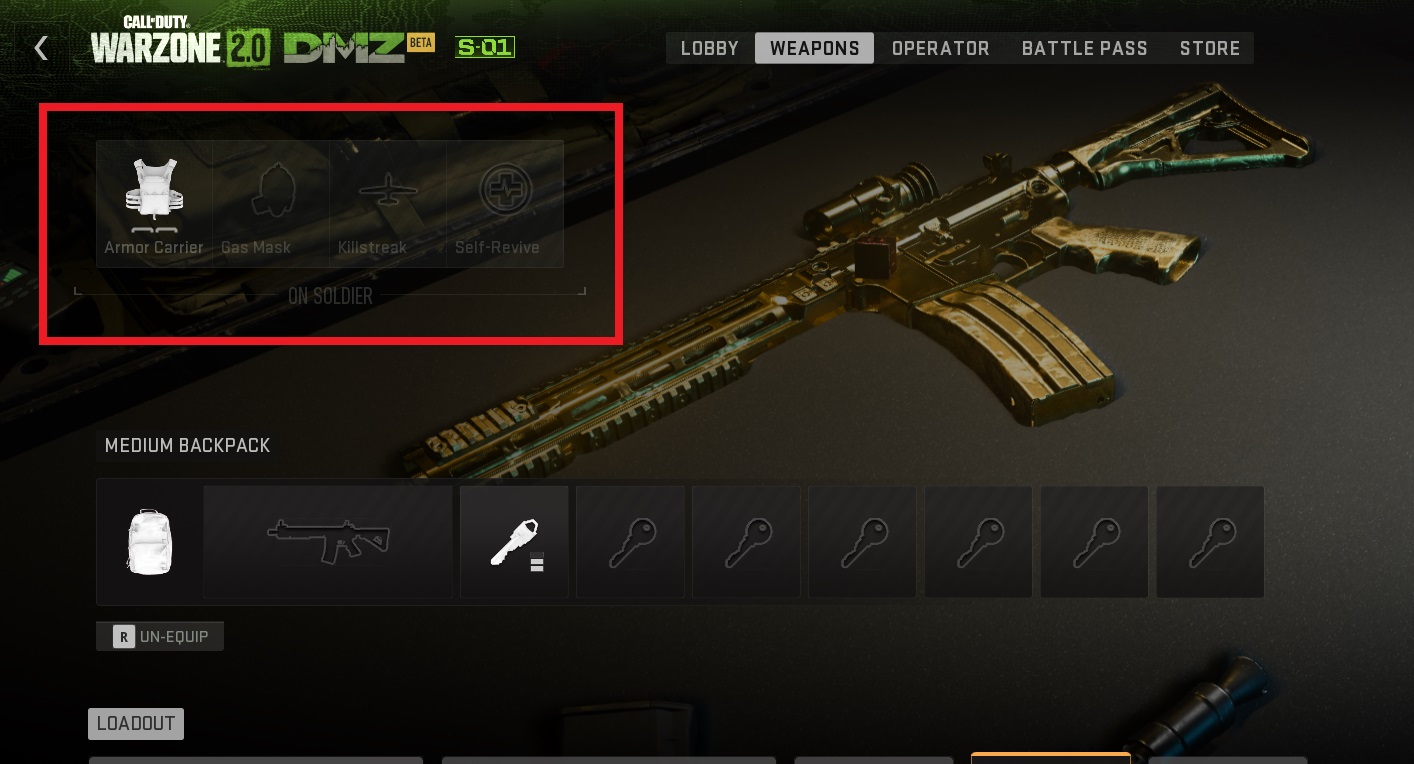Select the last key slot in backpack
1414x764 pixels.
click(1210, 541)
